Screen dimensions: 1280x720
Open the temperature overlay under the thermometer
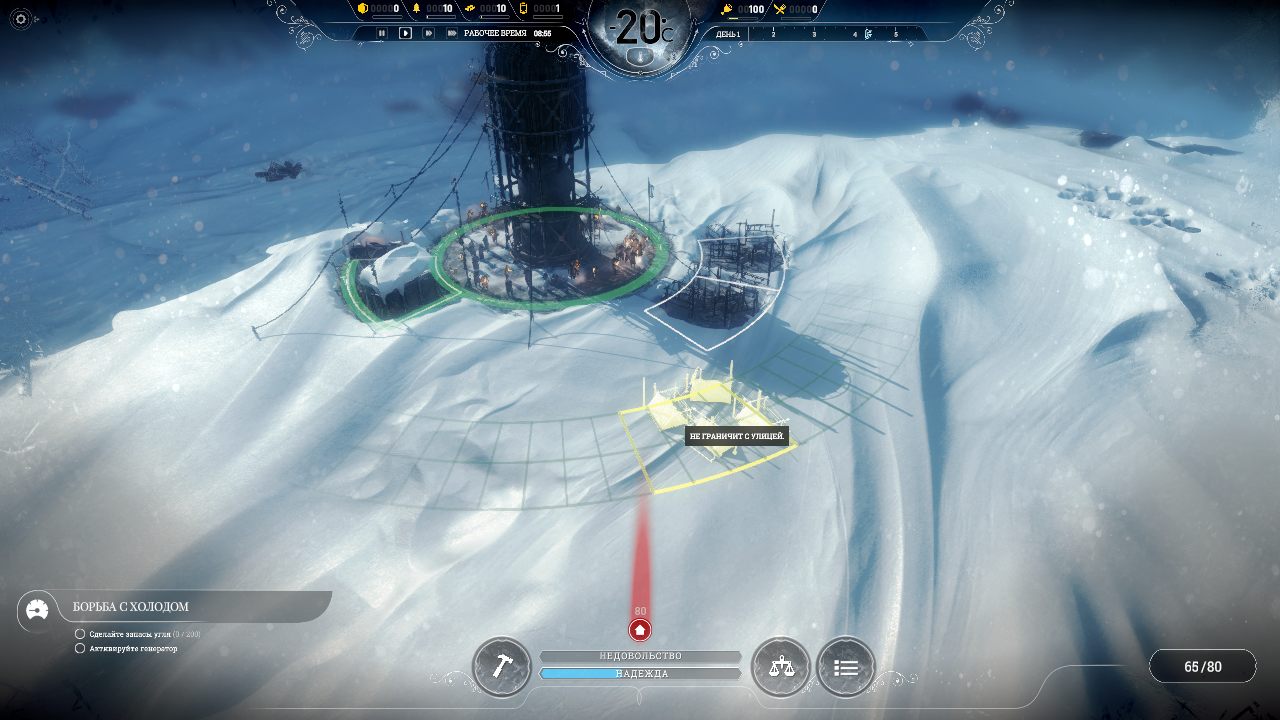coord(640,57)
